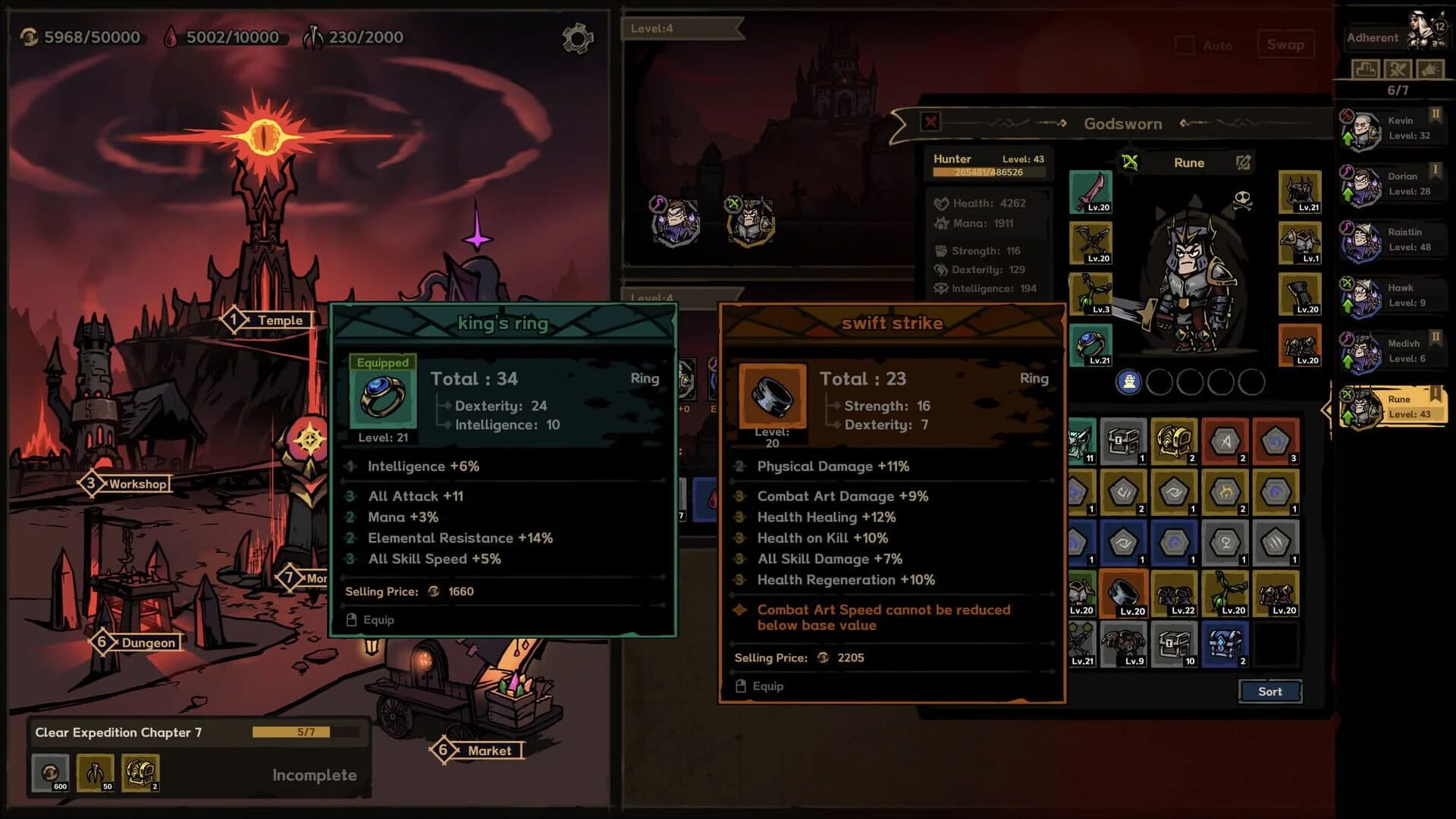Select the blue companion circle under the character
Viewport: 1456px width, 819px height.
click(x=1130, y=383)
